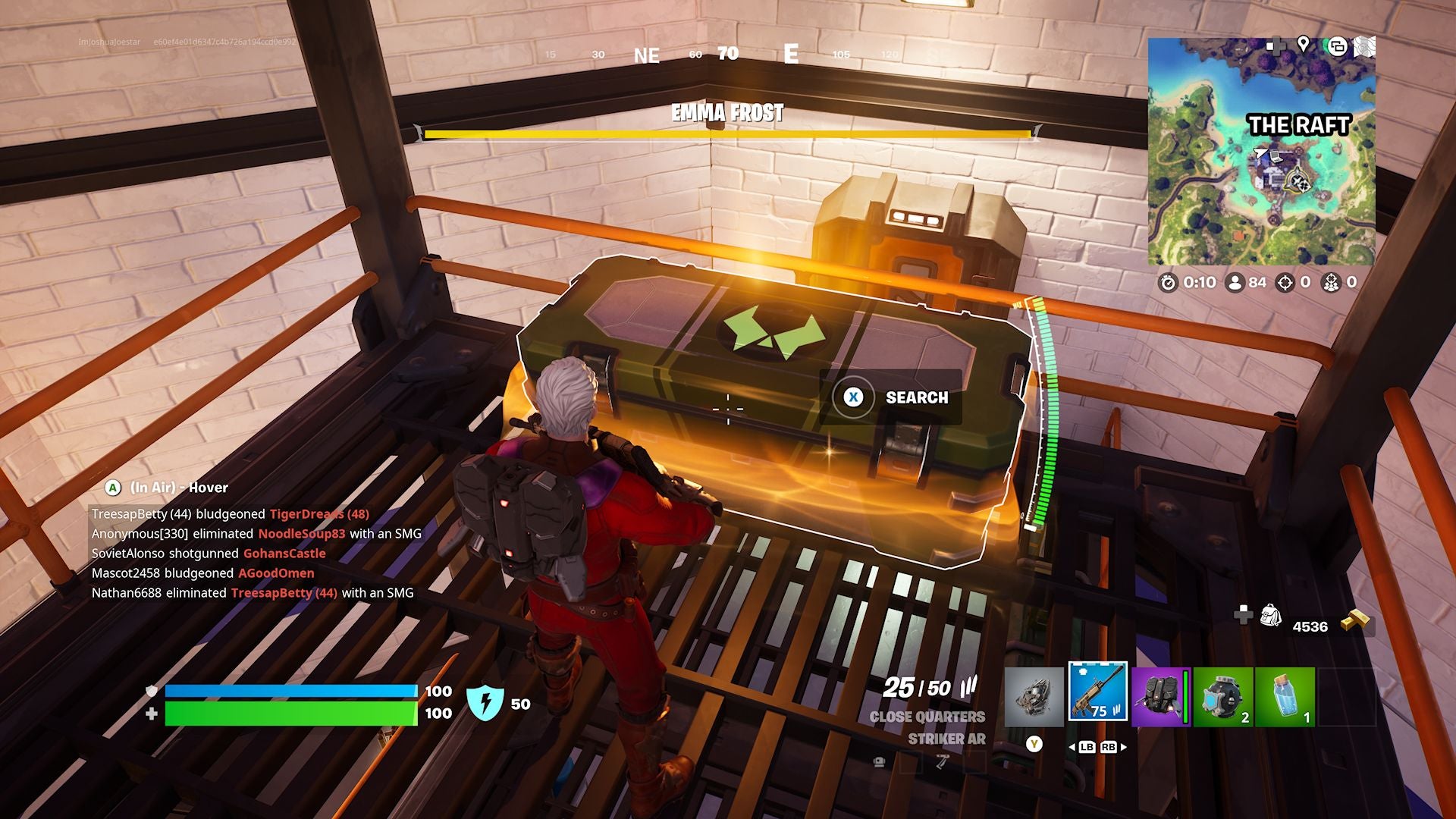Image resolution: width=1456 pixels, height=819 pixels.
Task: Select the small shield potion slot
Action: [x=1285, y=696]
